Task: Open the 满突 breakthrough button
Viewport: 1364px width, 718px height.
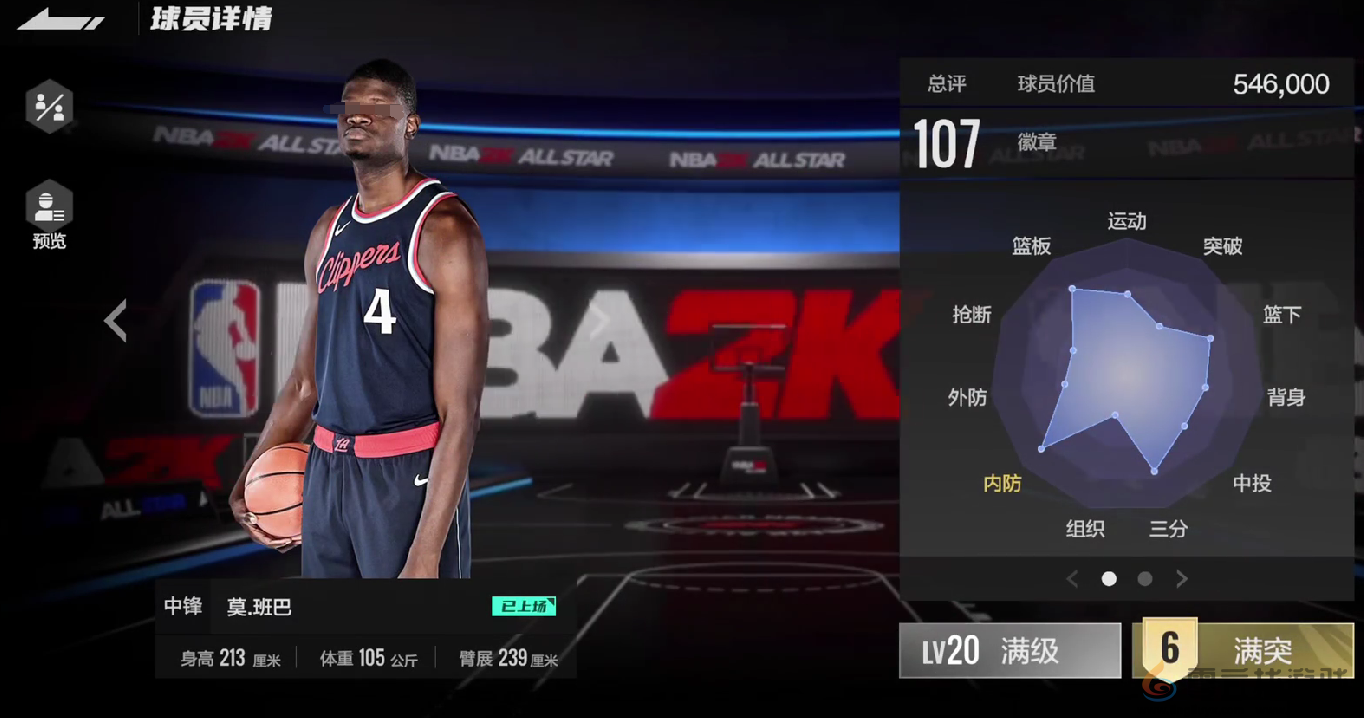Action: click(x=1242, y=651)
